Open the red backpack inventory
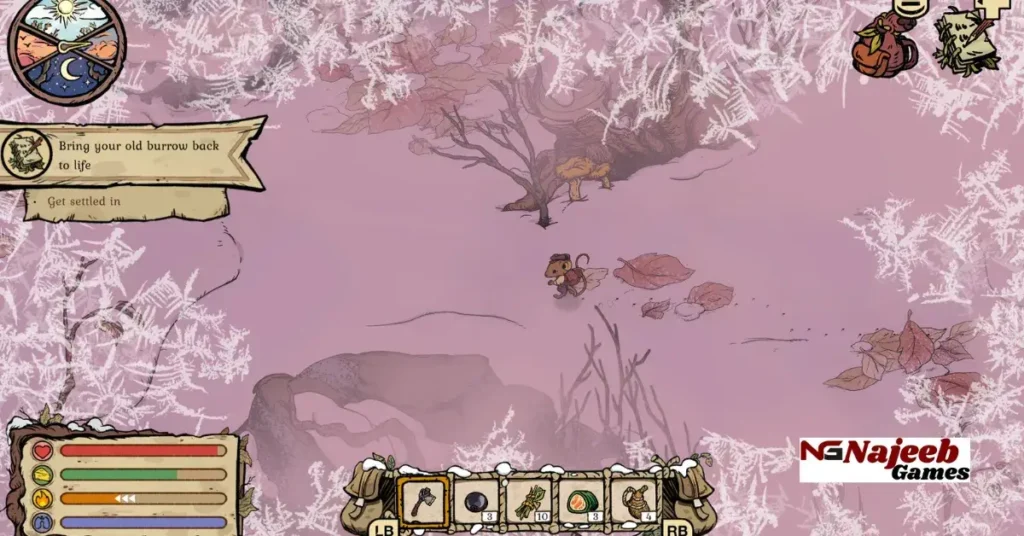This screenshot has height=536, width=1024. pos(885,44)
